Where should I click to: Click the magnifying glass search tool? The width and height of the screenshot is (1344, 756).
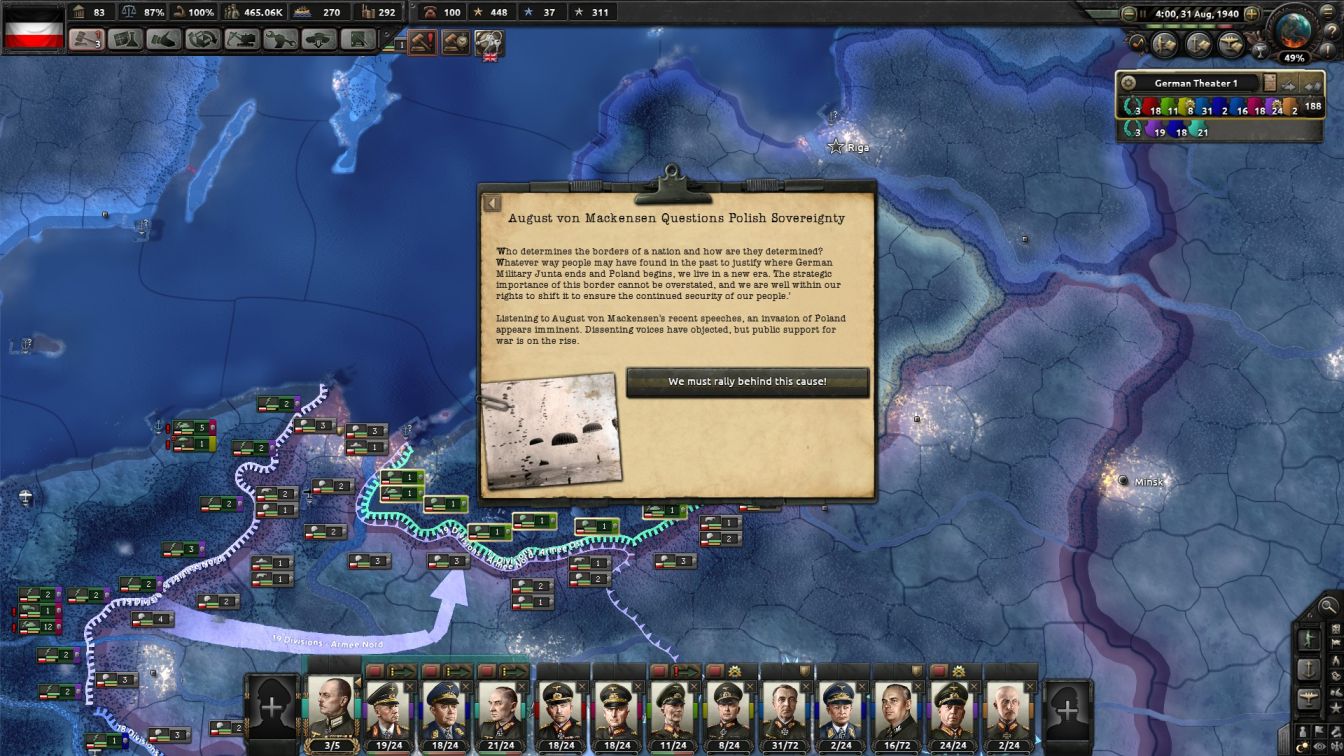click(1327, 606)
